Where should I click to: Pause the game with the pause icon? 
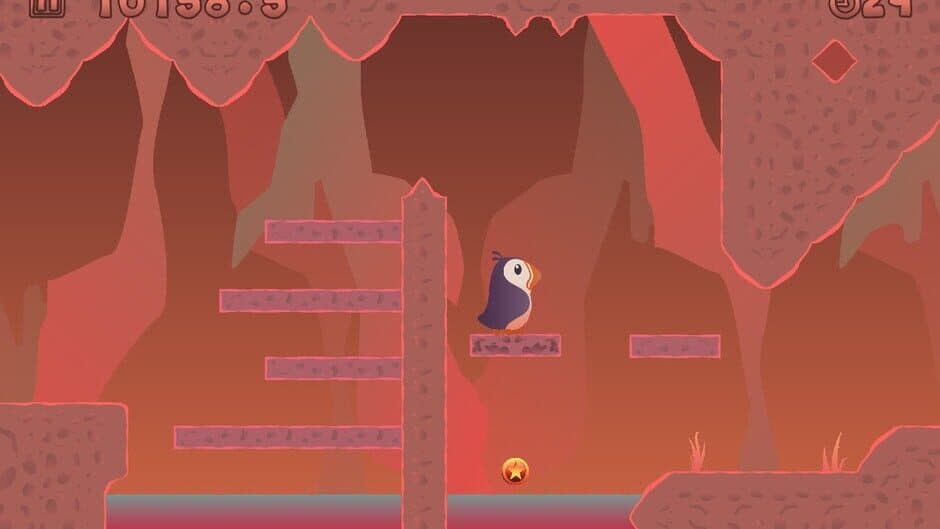pos(46,7)
